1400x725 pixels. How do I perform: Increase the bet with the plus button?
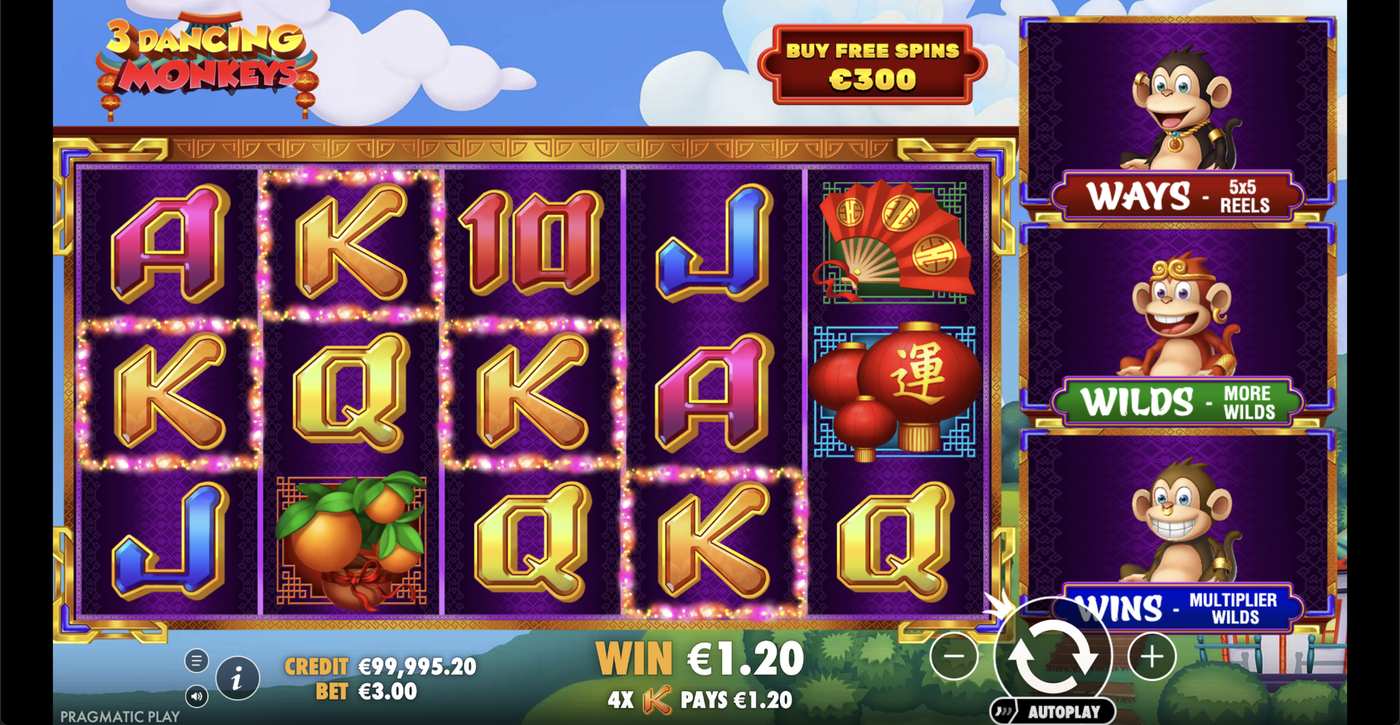pyautogui.click(x=1152, y=657)
